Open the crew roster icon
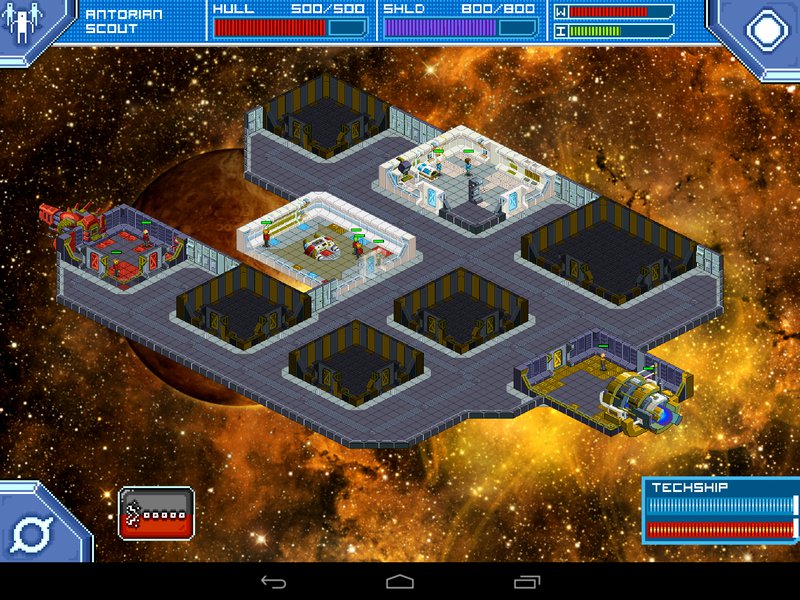800x600 pixels. pos(20,24)
